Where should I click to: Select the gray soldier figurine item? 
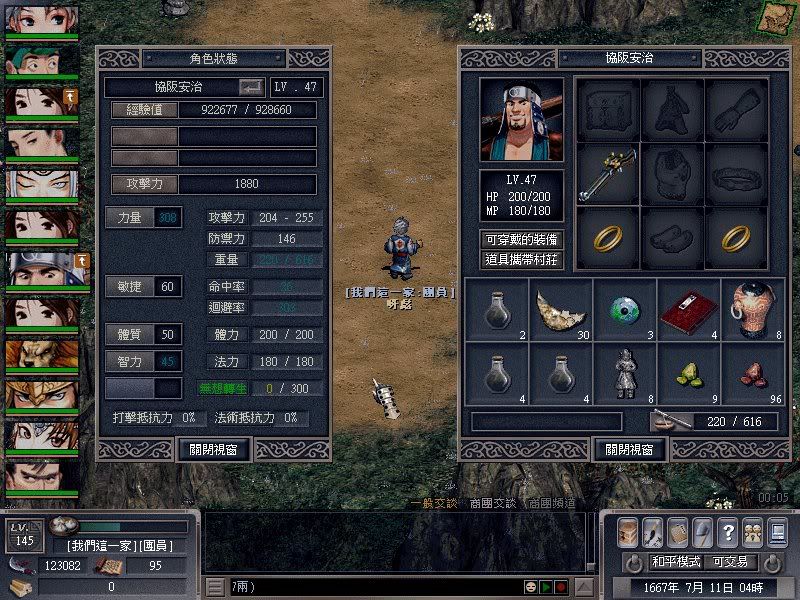tap(625, 372)
